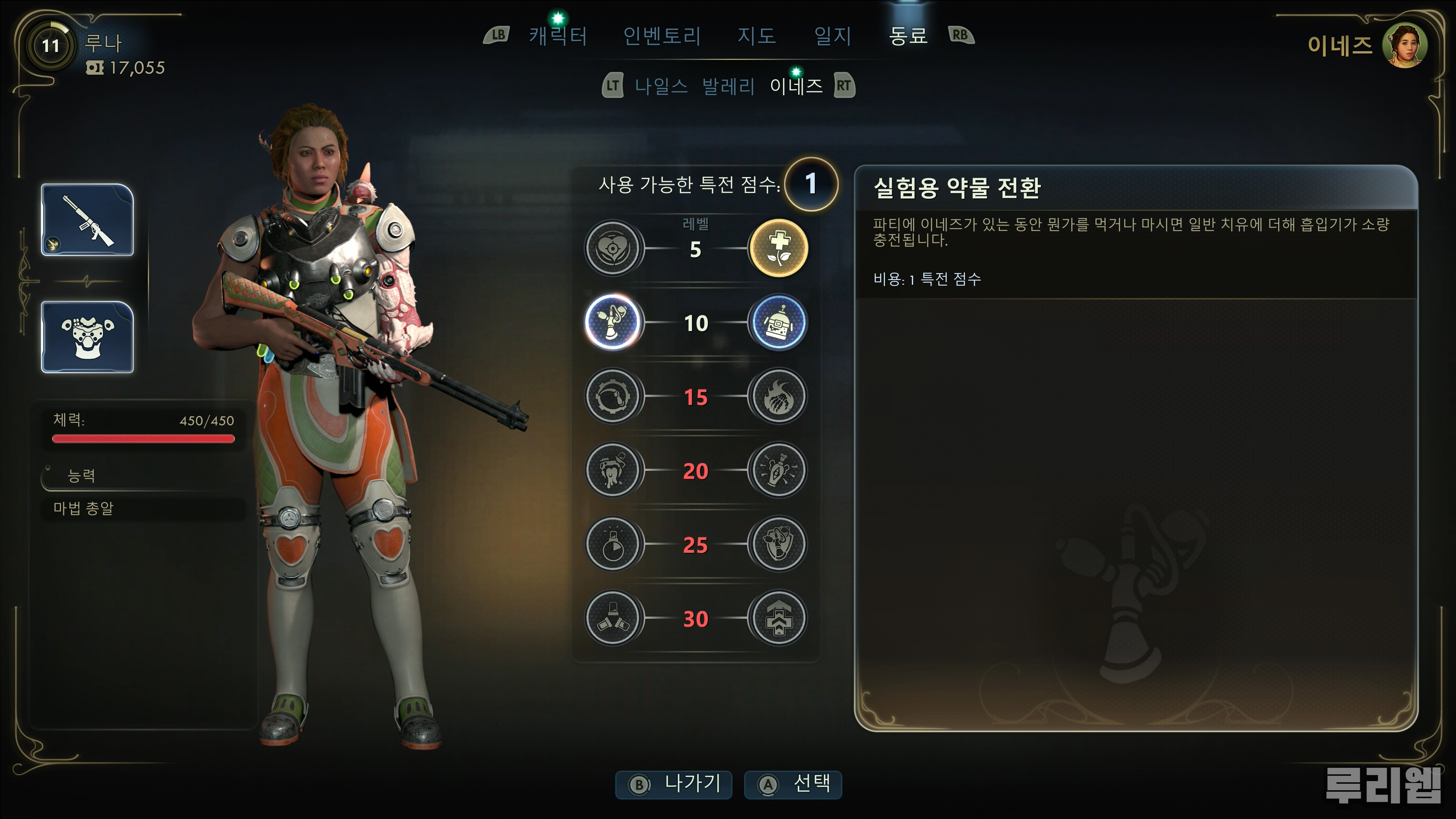Select the gold healing flower perk
1456x819 pixels.
coord(778,248)
